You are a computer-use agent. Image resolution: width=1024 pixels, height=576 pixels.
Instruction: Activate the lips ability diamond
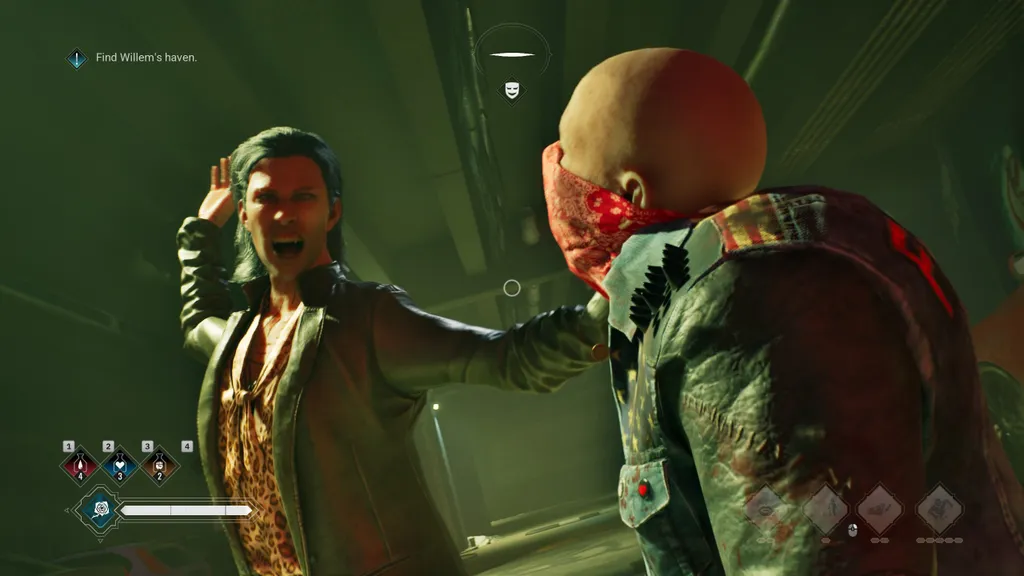(767, 509)
